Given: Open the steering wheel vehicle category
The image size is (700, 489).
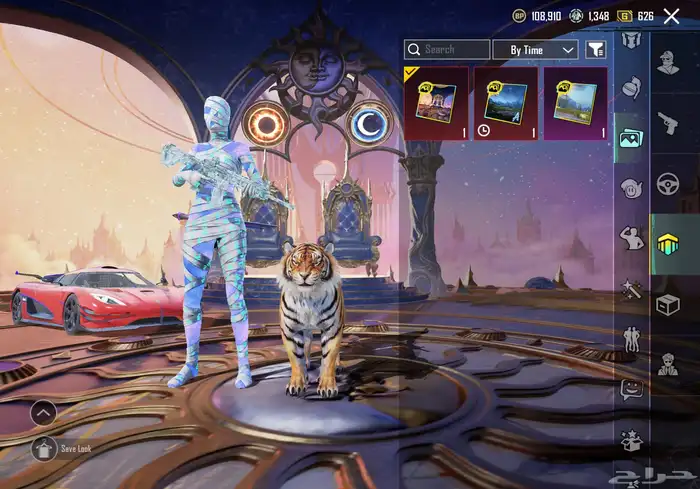Looking at the screenshot, I should 668,184.
